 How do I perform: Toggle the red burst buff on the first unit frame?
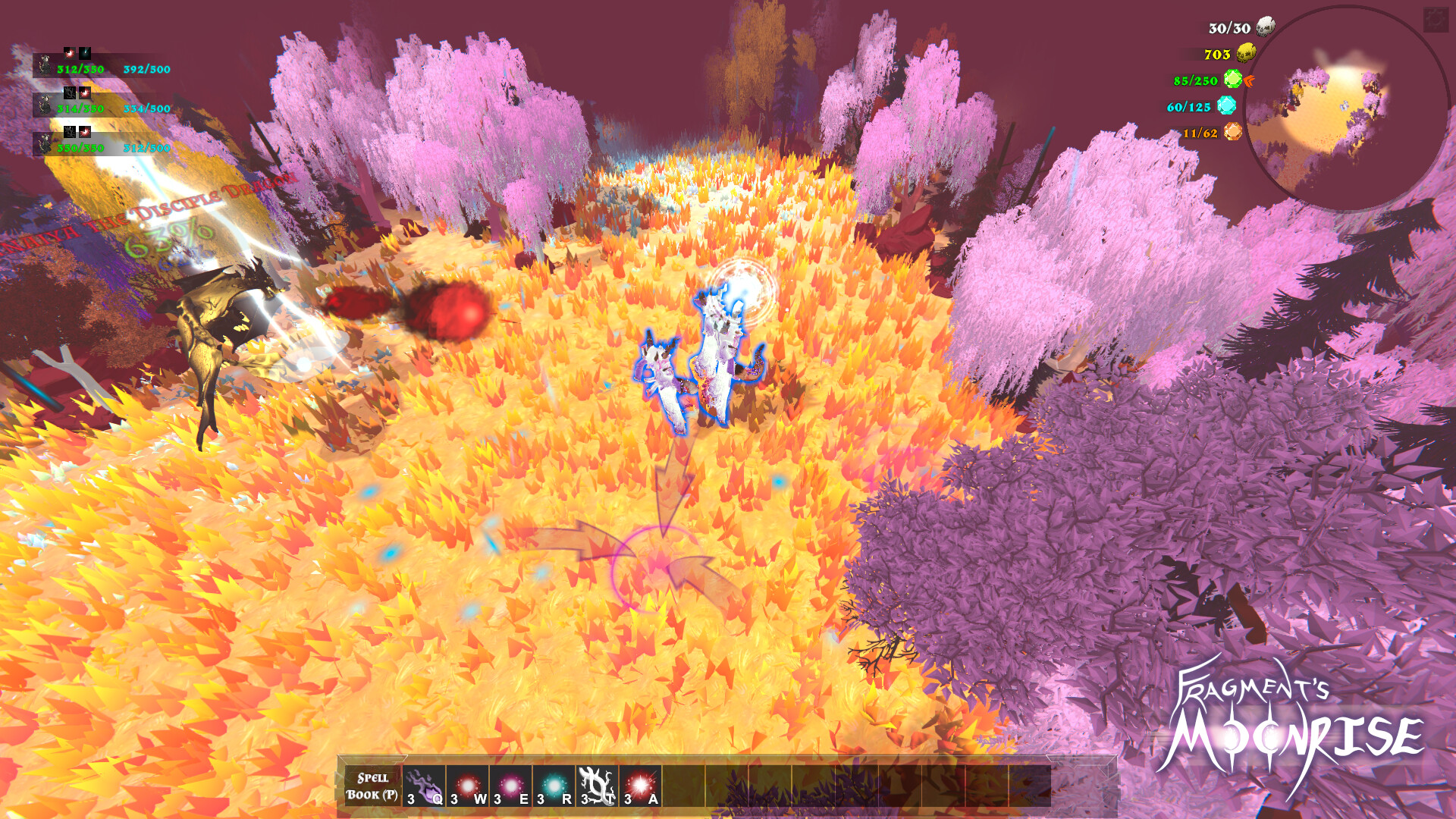(x=71, y=52)
